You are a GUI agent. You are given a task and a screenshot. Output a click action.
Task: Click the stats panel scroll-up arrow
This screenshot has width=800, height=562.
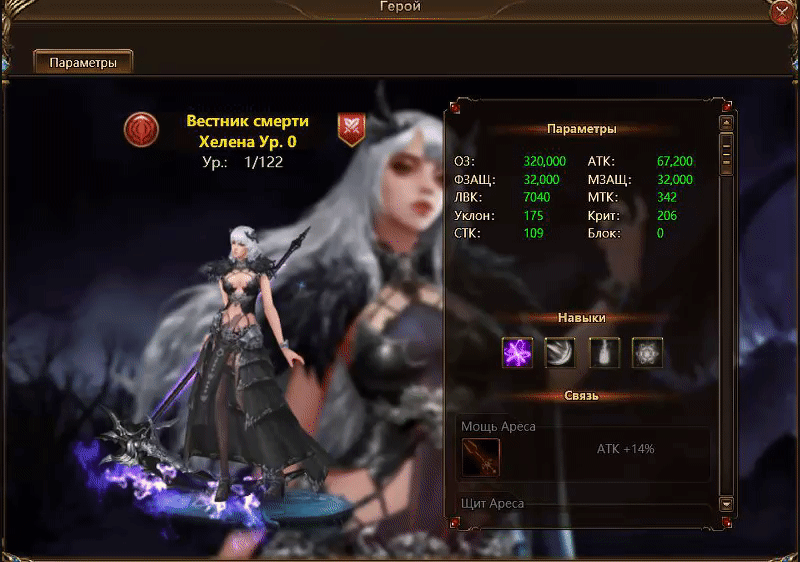coord(727,123)
